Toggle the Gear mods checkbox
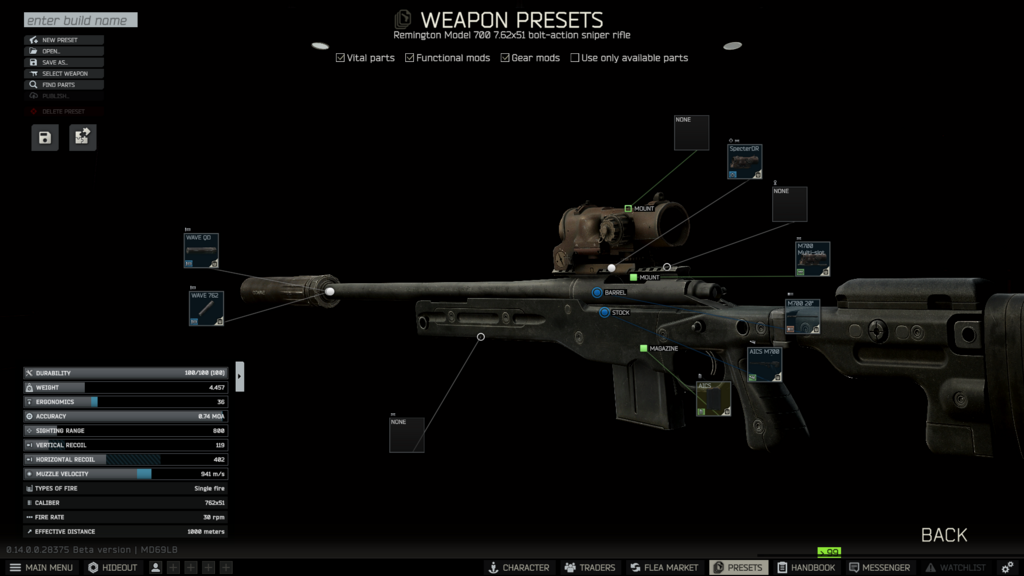Viewport: 1024px width, 576px height. coord(506,58)
